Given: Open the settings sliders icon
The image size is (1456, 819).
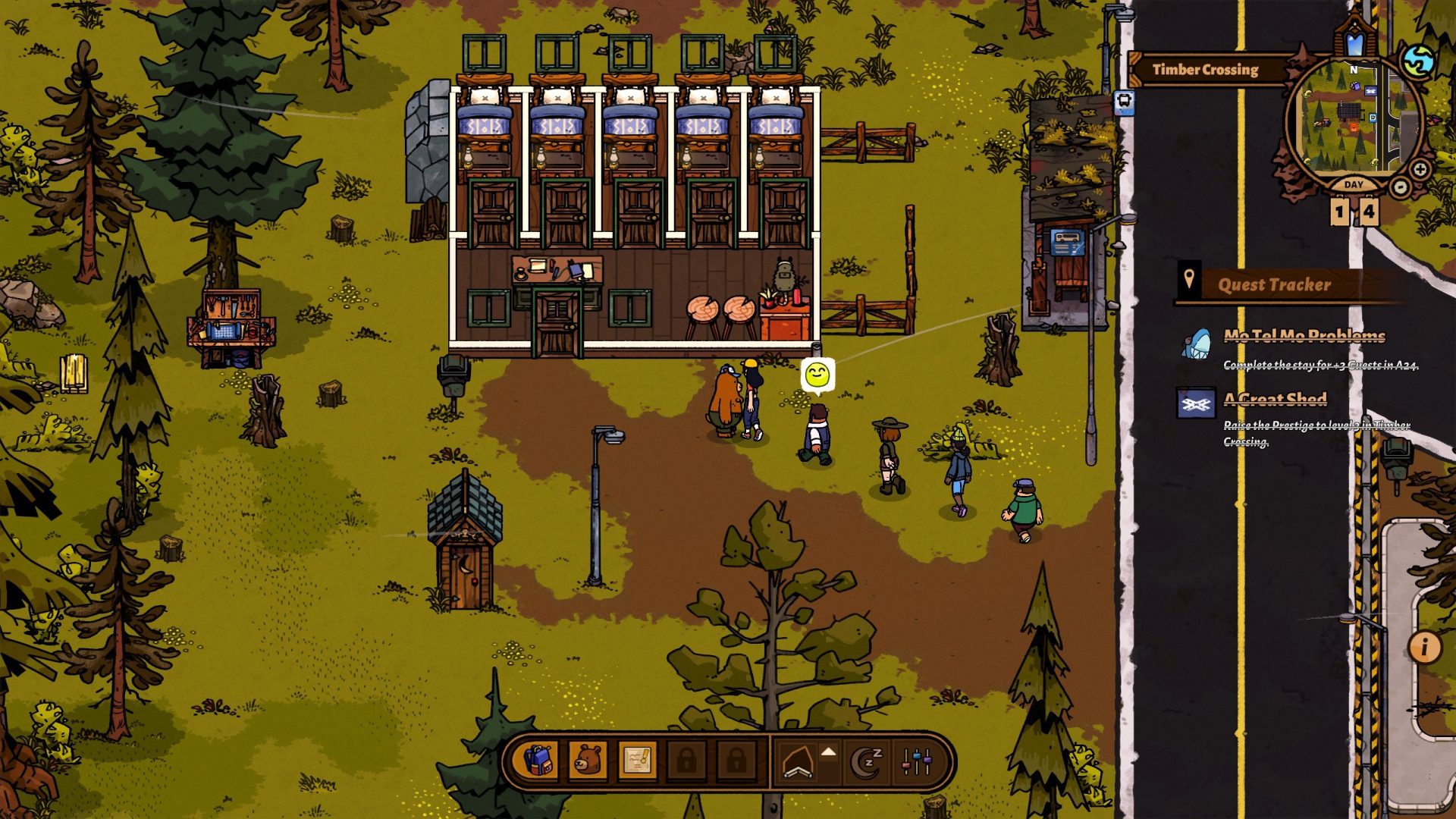Looking at the screenshot, I should pyautogui.click(x=917, y=761).
